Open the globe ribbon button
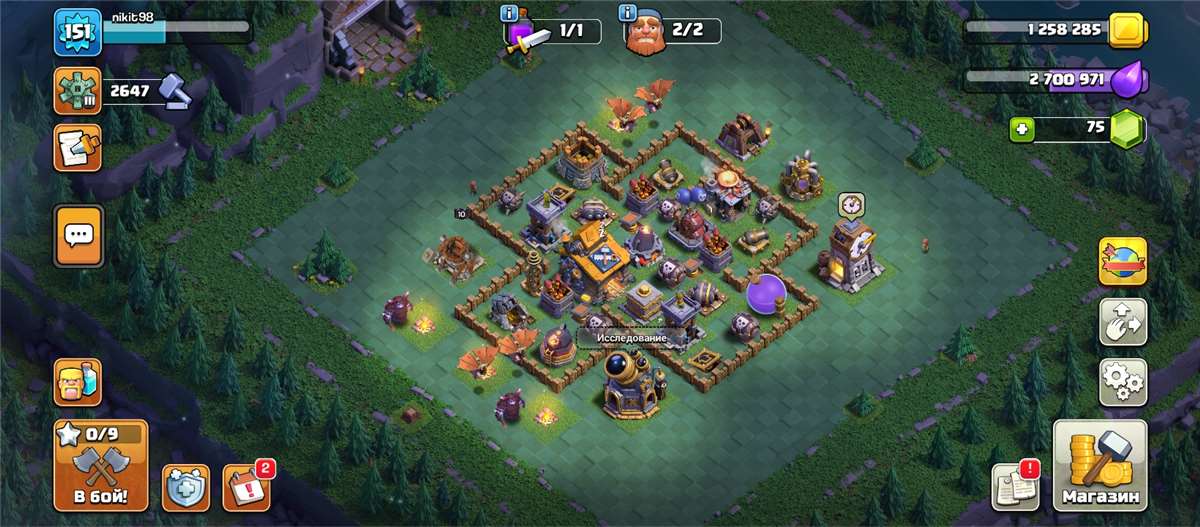This screenshot has width=1200, height=527. click(x=1123, y=262)
